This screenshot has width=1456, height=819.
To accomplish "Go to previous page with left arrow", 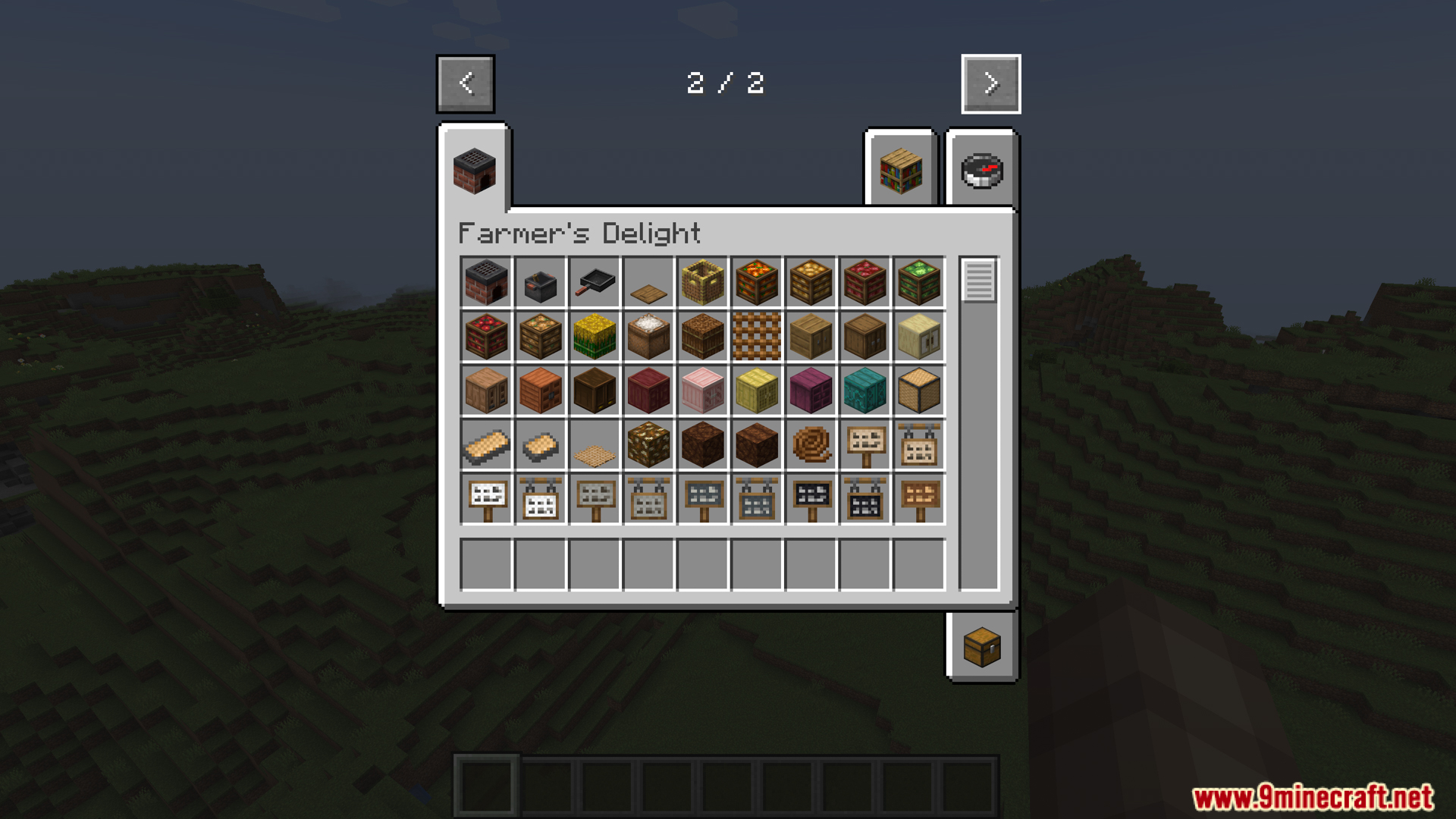I will pos(465,83).
